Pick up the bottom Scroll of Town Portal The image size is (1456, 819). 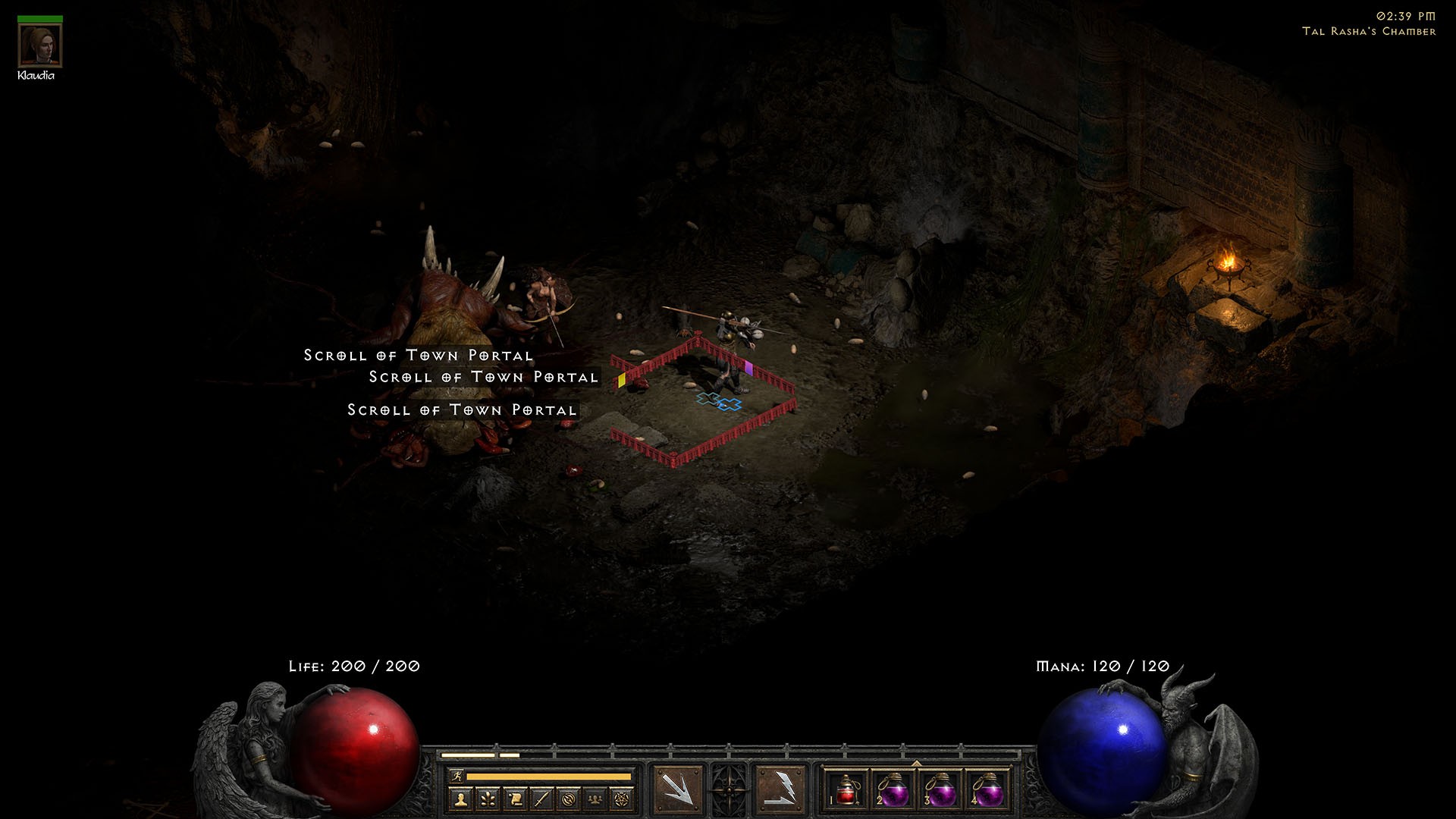[x=463, y=409]
